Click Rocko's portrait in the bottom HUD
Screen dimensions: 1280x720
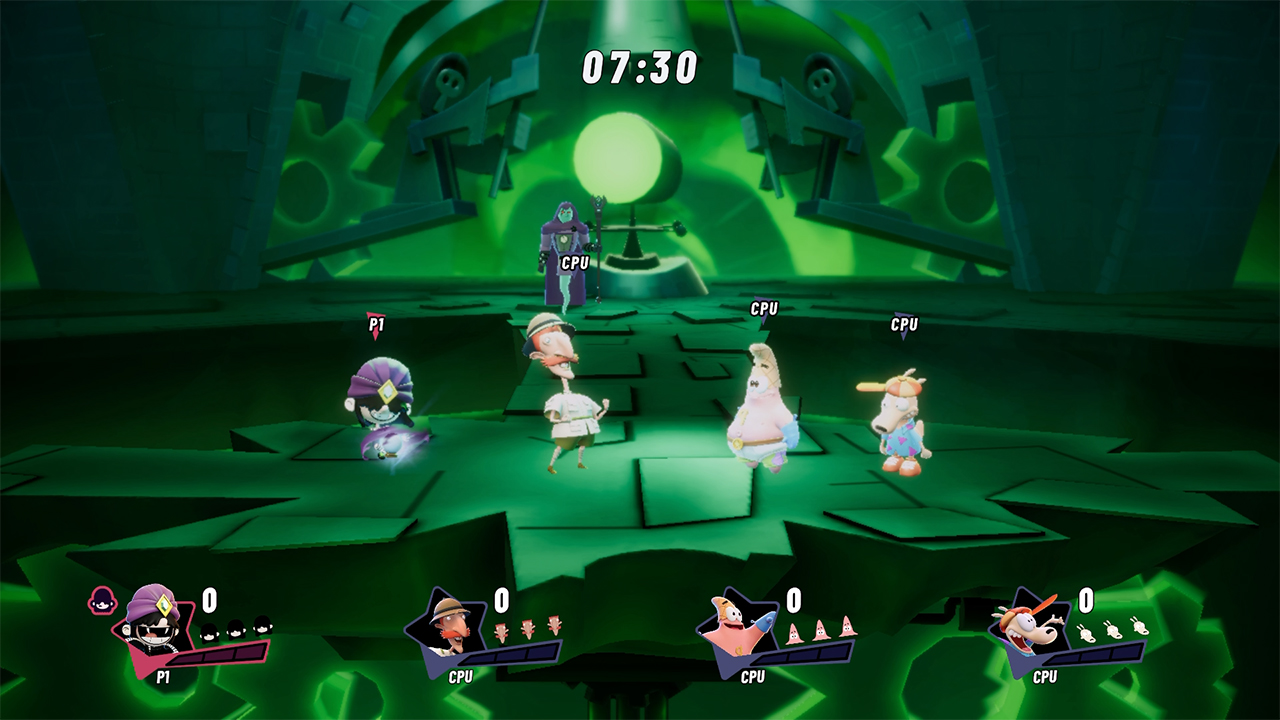(x=1028, y=626)
